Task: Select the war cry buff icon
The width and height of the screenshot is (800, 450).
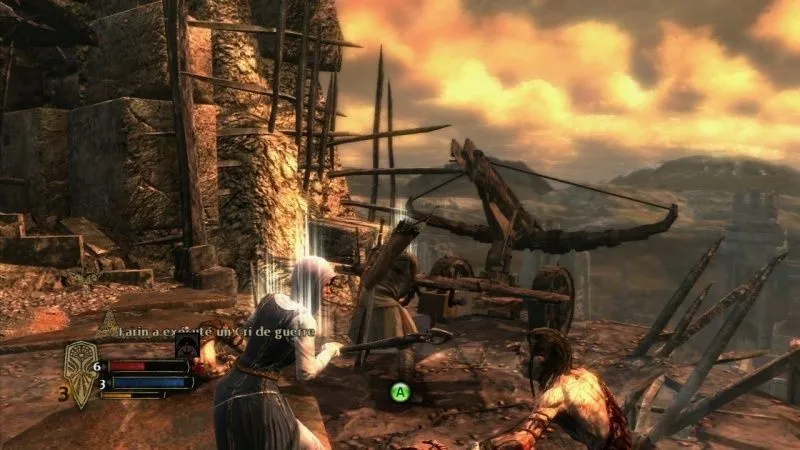Action: (187, 345)
